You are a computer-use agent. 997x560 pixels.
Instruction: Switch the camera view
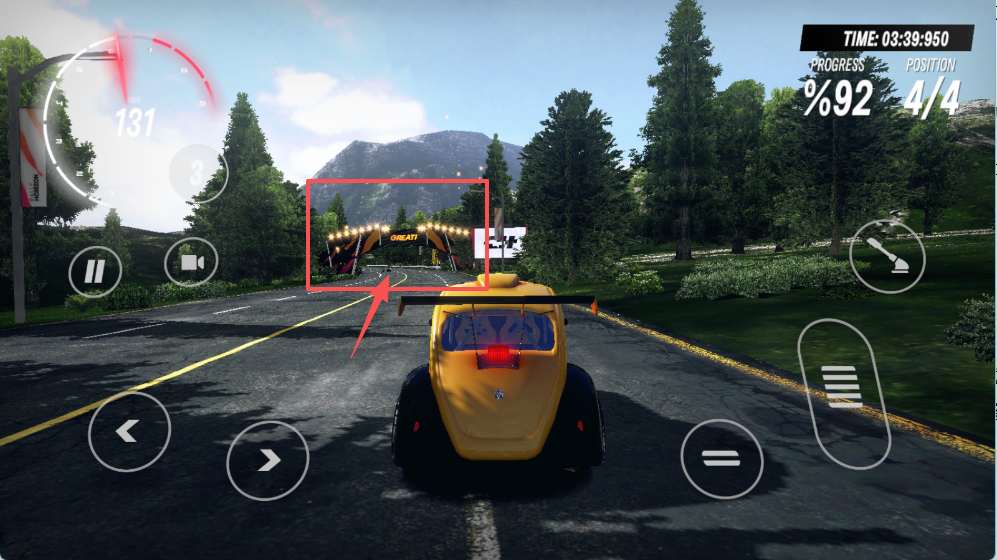click(x=191, y=263)
